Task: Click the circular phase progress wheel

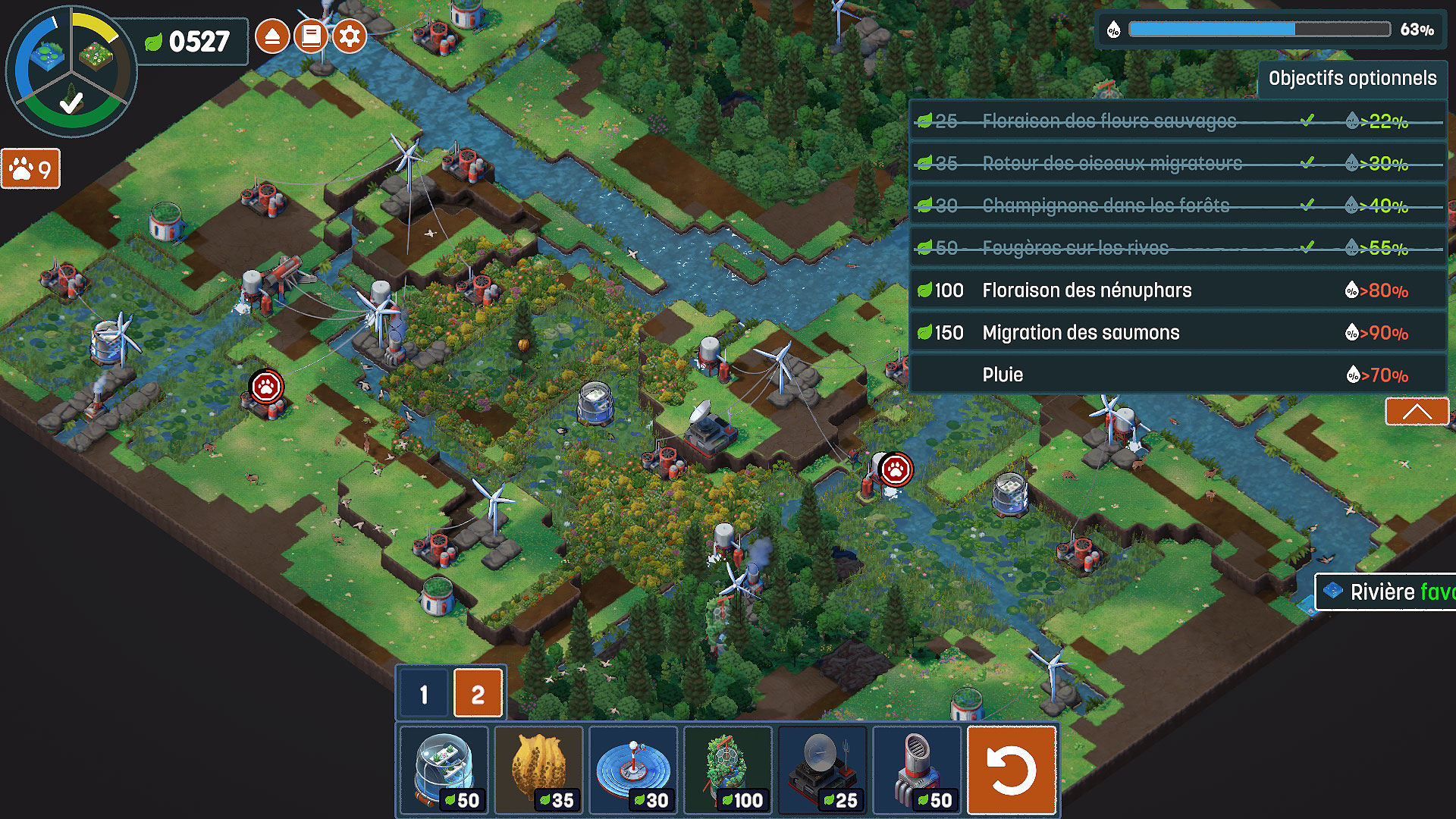Action: tap(71, 72)
